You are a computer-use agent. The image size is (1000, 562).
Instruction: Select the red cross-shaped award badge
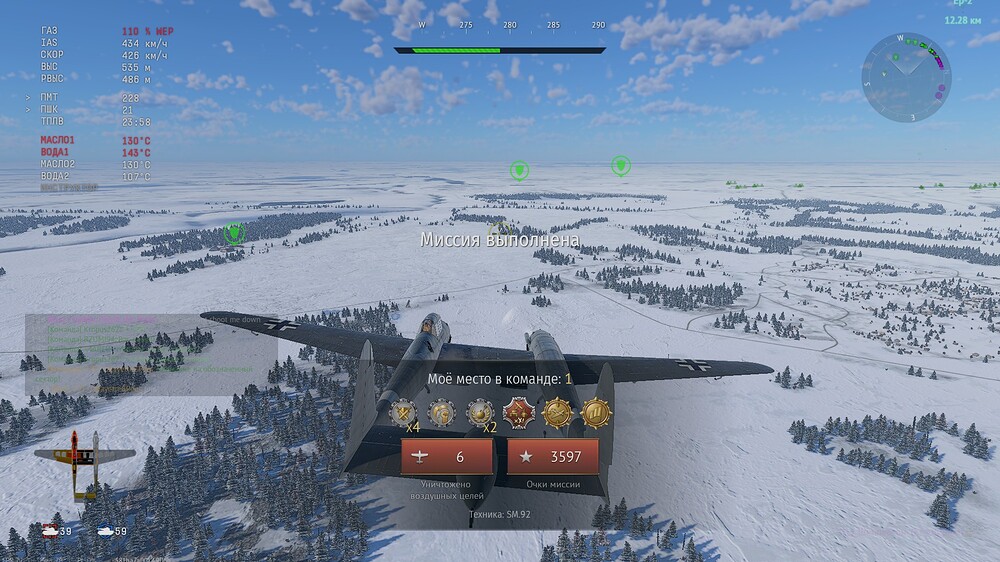(519, 411)
